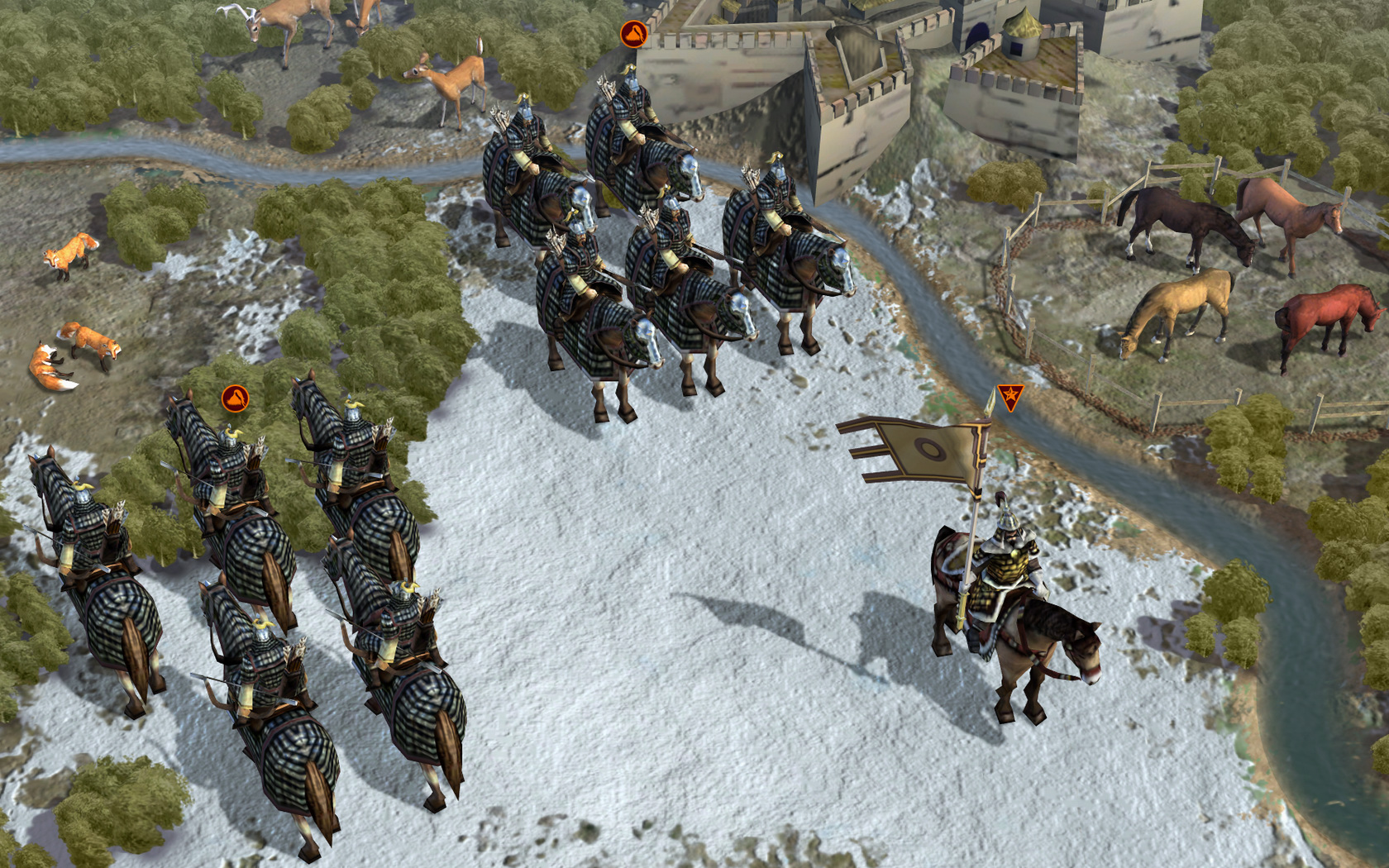Select the triangular star marker above the general
The width and height of the screenshot is (1389, 868).
click(x=1010, y=396)
